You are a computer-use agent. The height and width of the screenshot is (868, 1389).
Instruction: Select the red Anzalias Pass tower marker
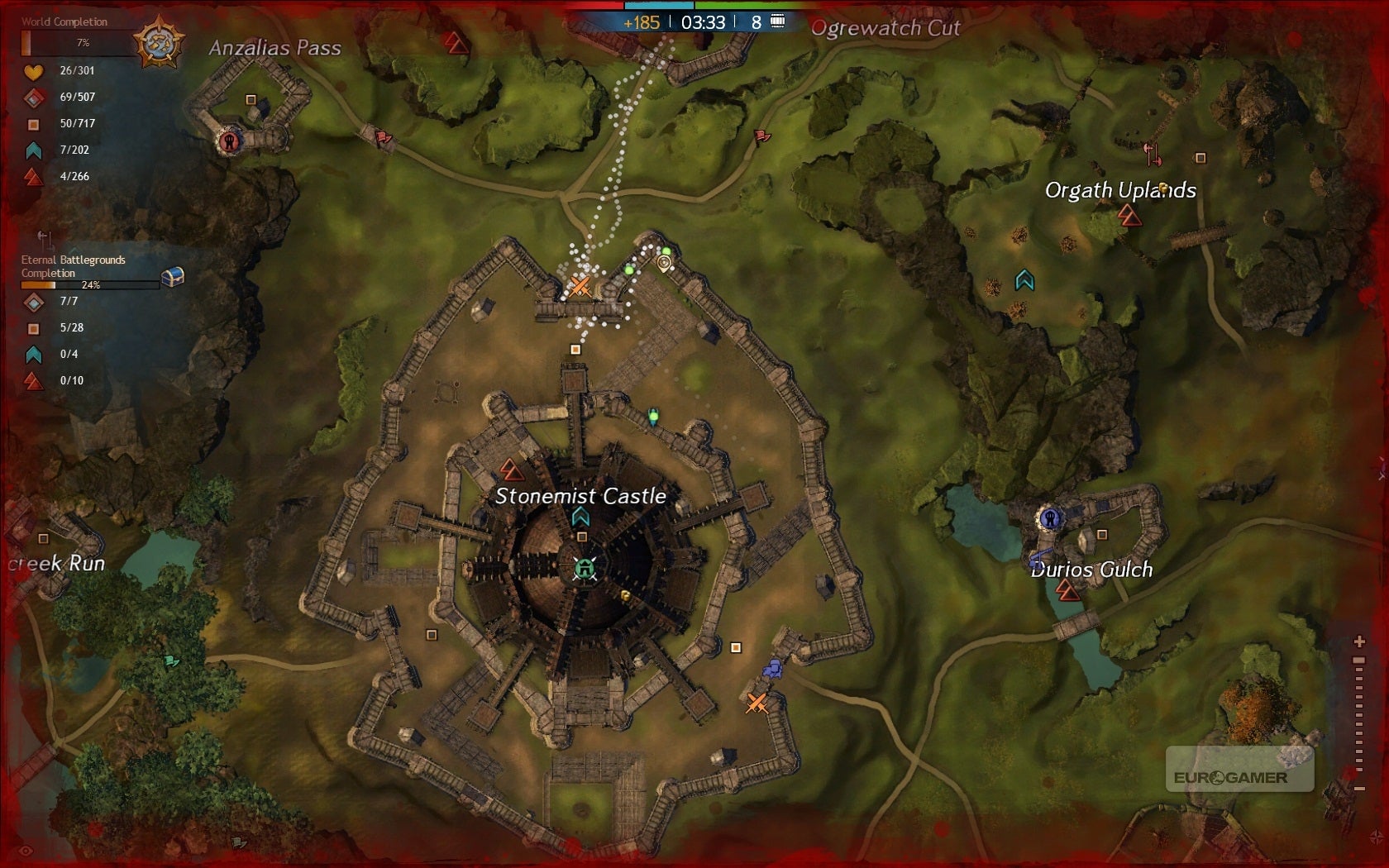click(230, 141)
